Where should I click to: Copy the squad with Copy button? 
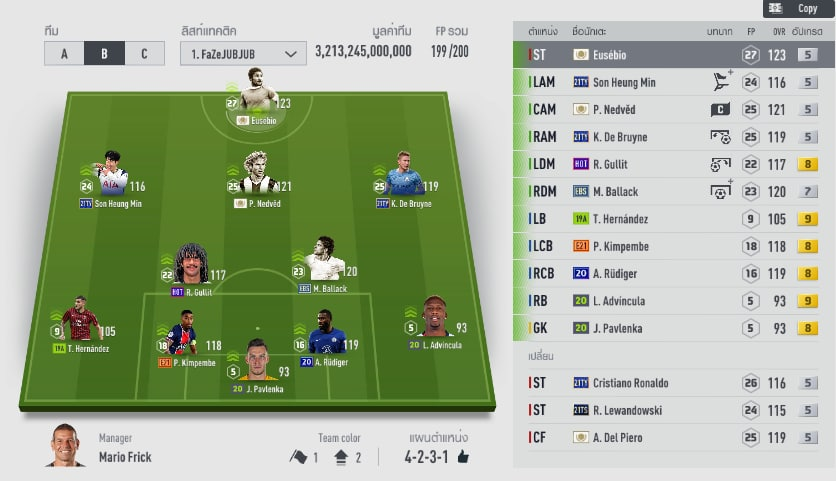point(797,8)
